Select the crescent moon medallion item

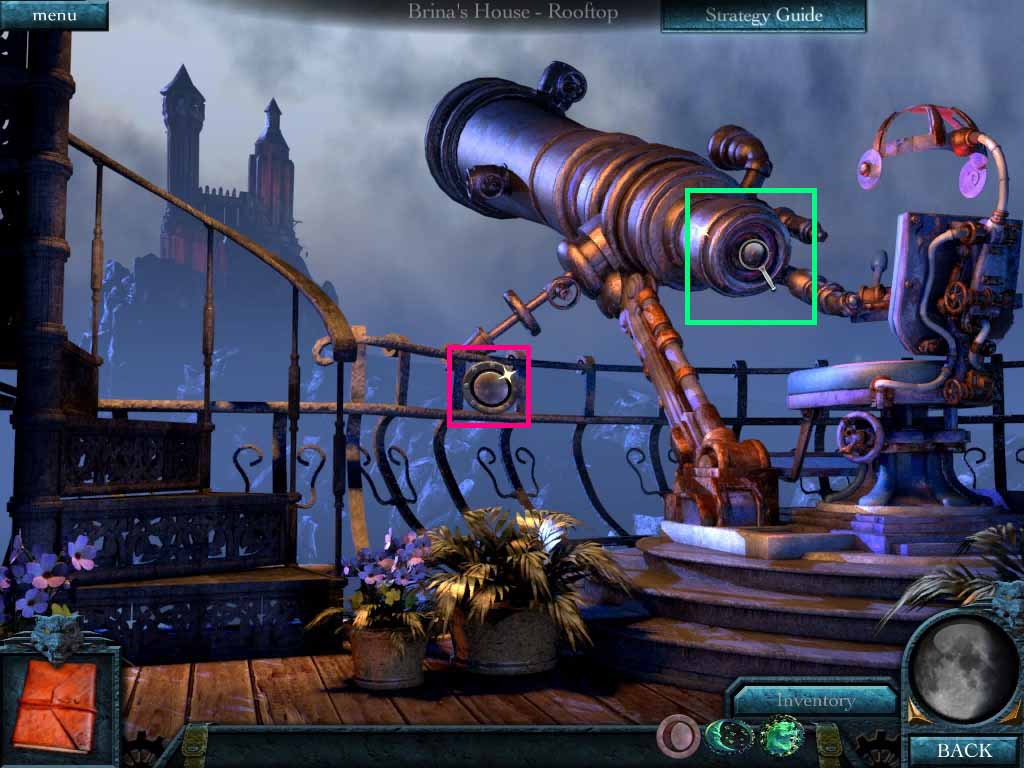727,739
